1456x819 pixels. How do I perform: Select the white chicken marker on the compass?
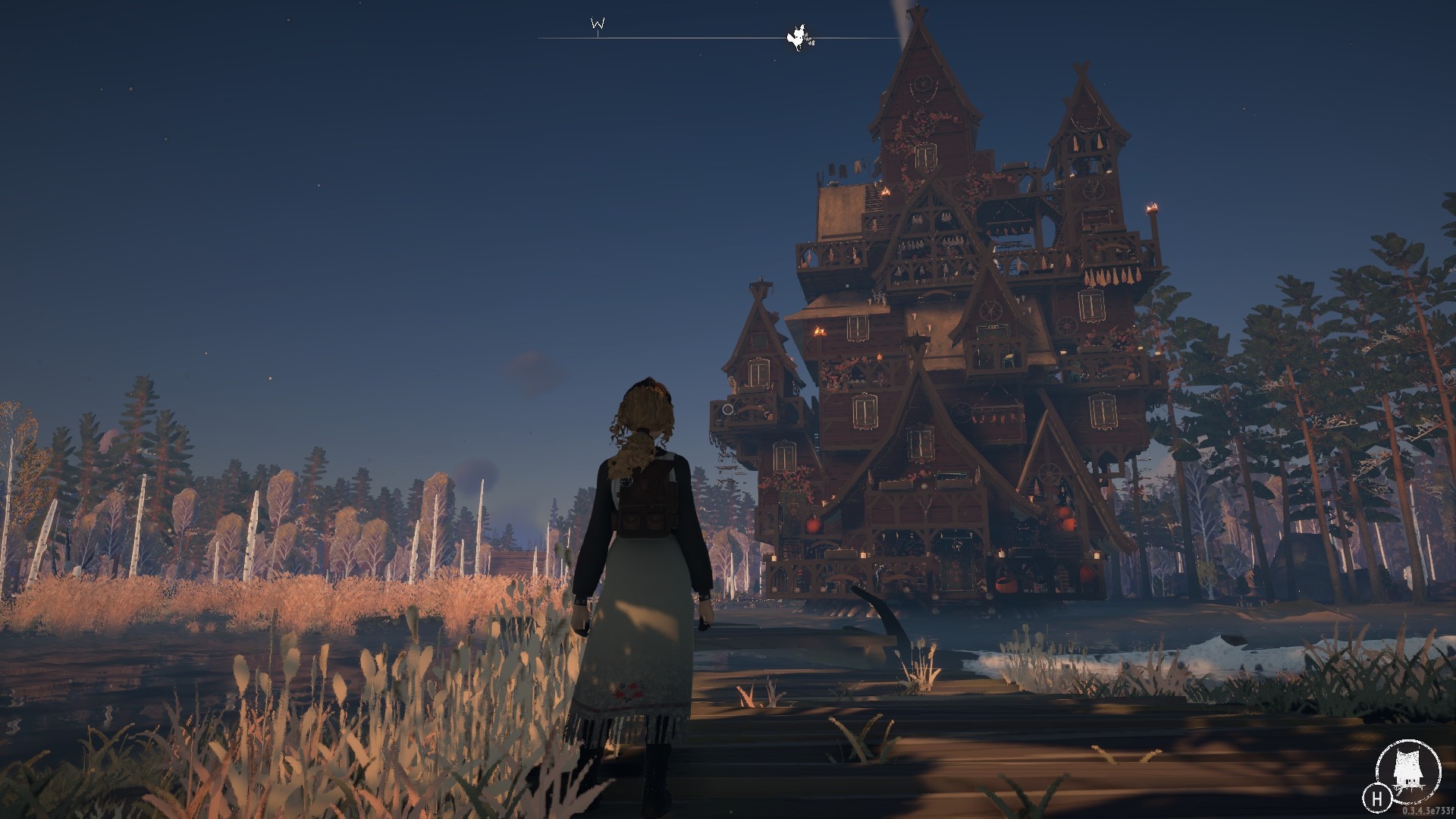click(x=799, y=37)
